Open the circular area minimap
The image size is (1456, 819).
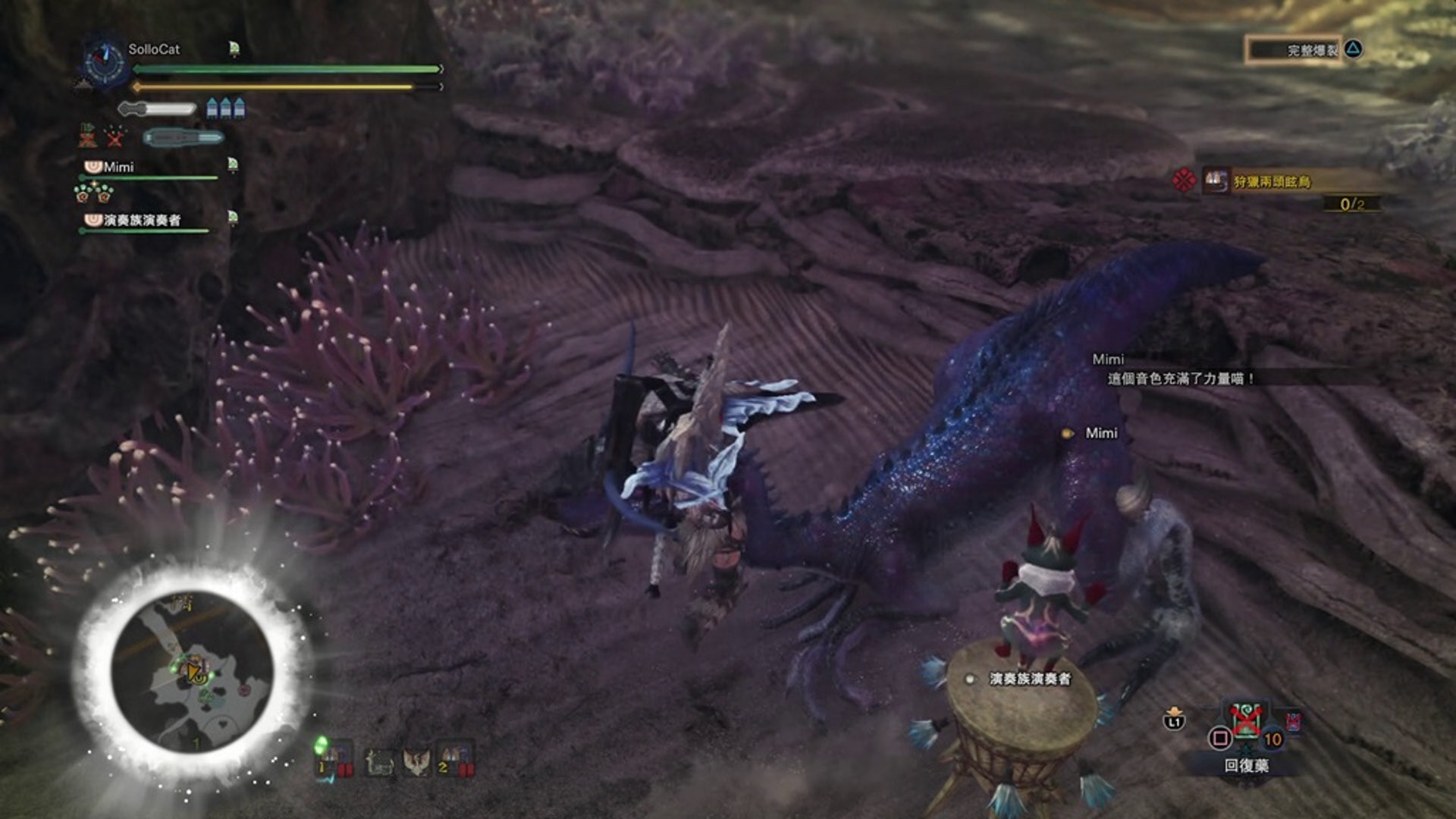[192, 672]
